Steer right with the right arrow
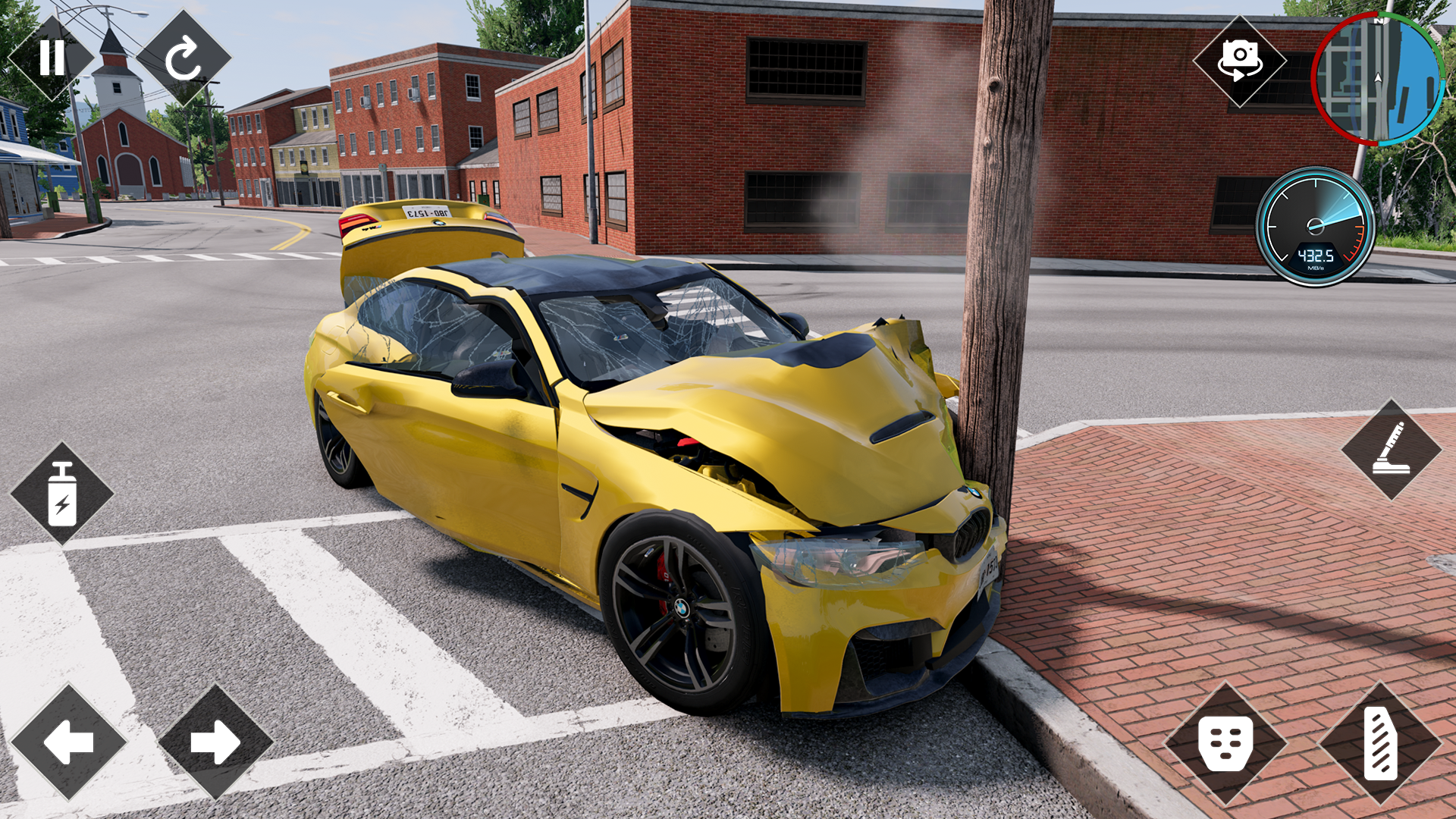1456x819 pixels. coord(215,742)
